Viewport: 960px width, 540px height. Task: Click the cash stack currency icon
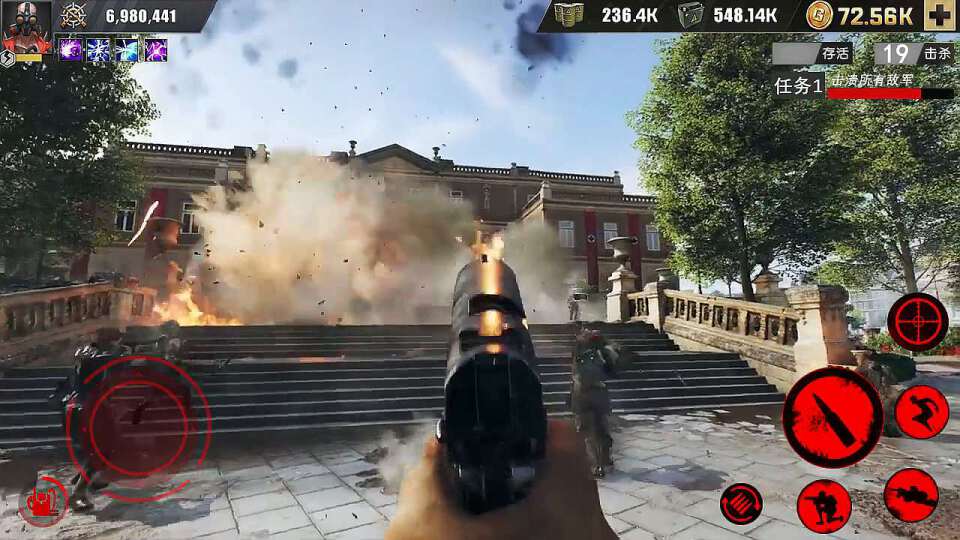pyautogui.click(x=568, y=15)
